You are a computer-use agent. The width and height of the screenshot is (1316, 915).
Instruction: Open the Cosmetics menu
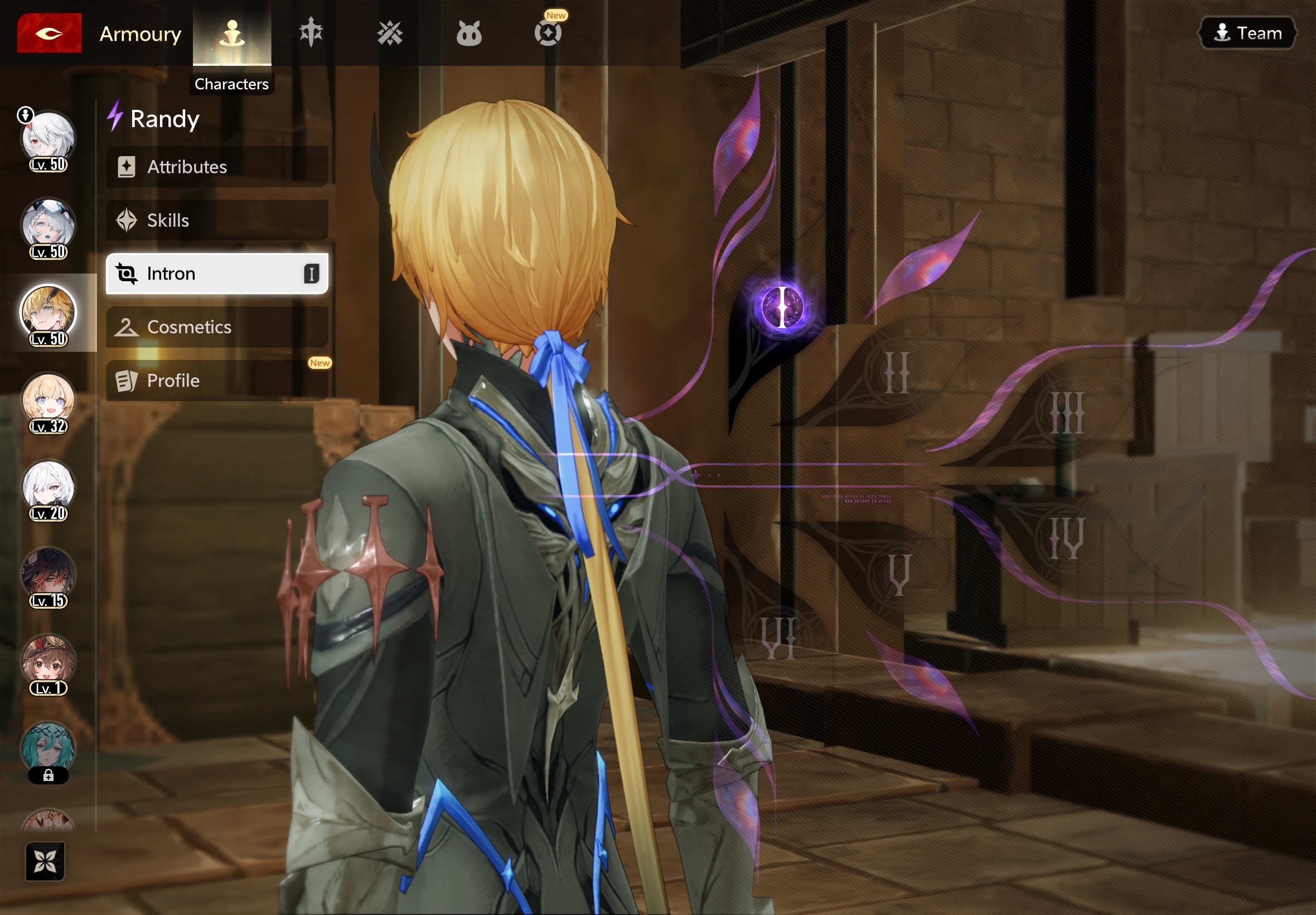pyautogui.click(x=216, y=327)
